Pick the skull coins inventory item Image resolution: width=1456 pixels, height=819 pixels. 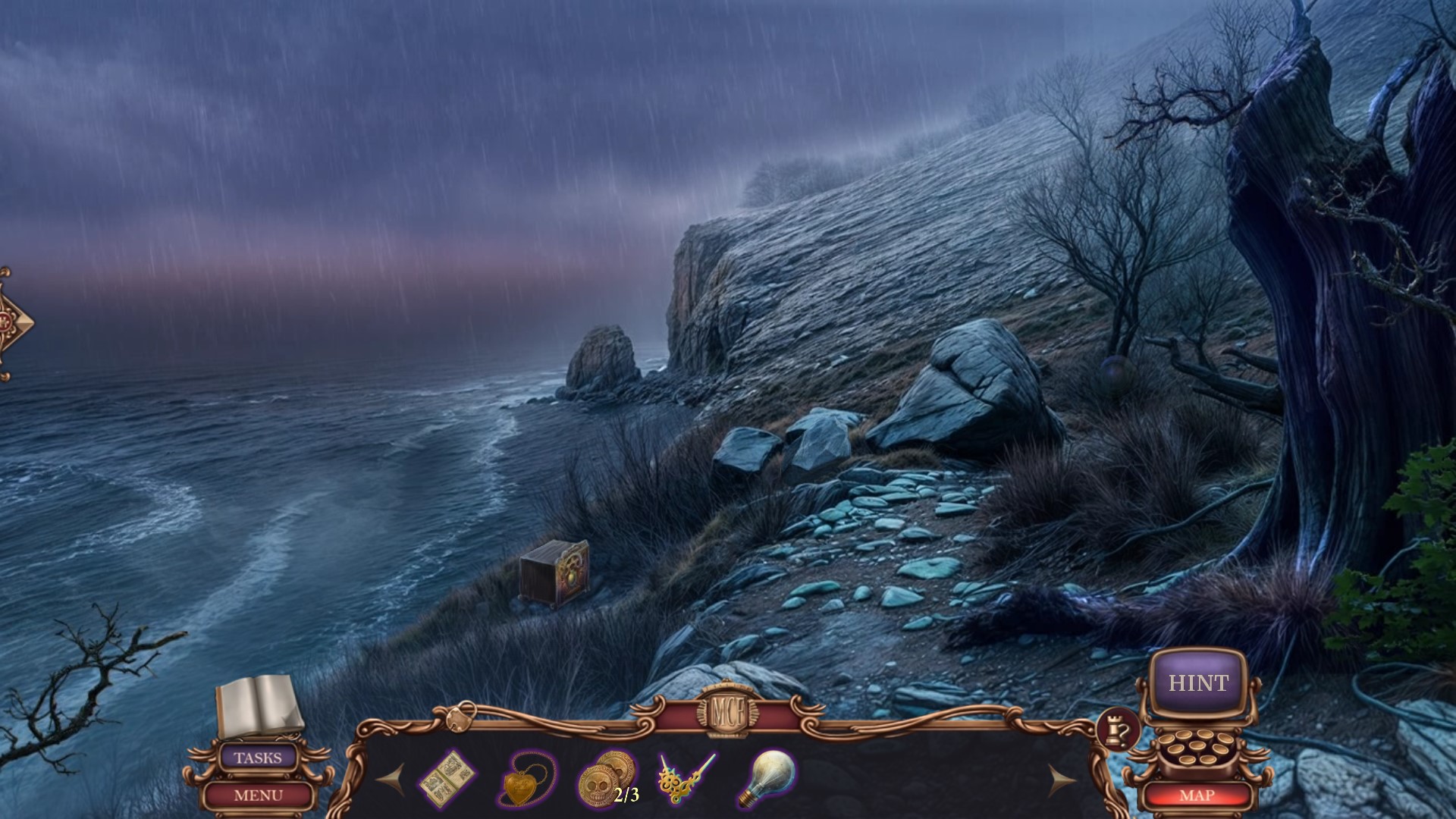coord(604,778)
